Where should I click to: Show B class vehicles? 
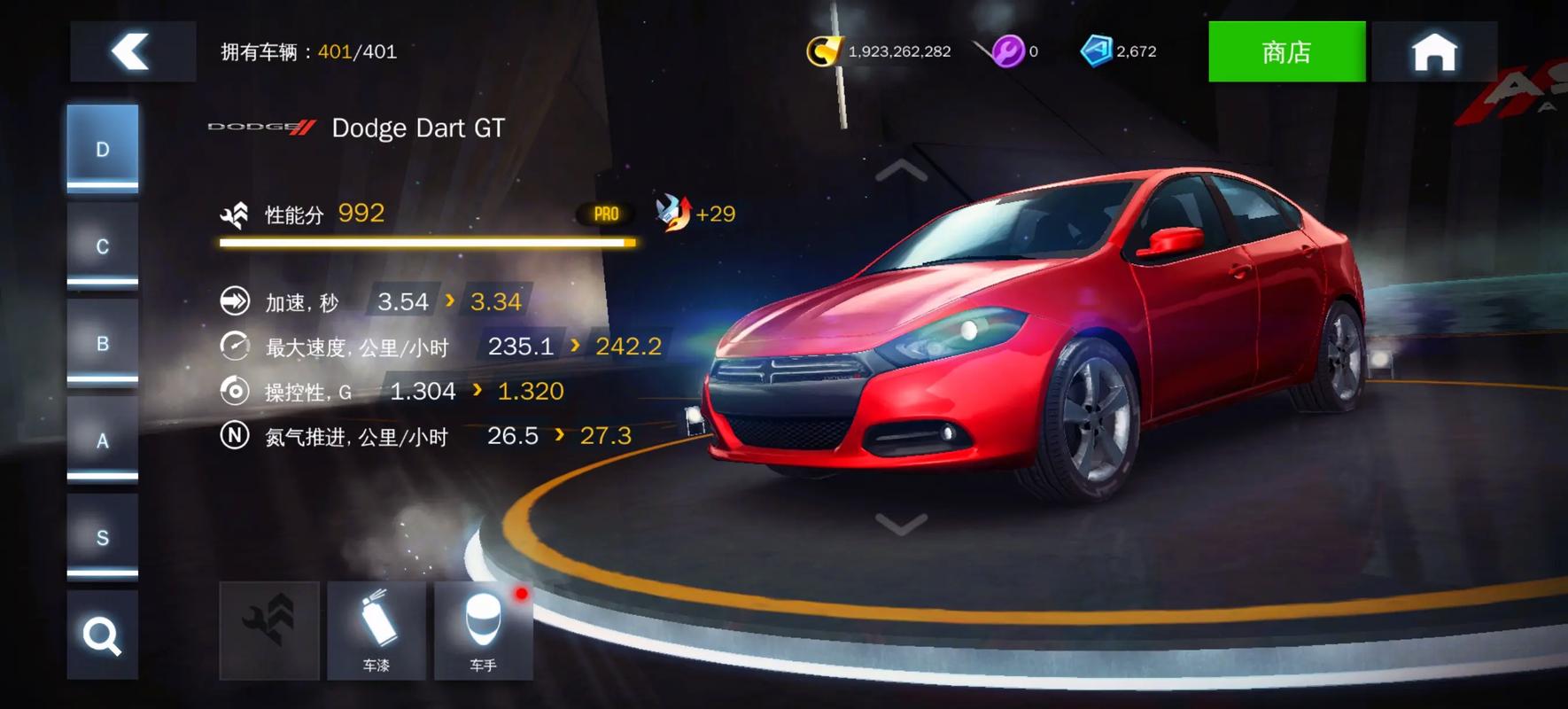[103, 343]
